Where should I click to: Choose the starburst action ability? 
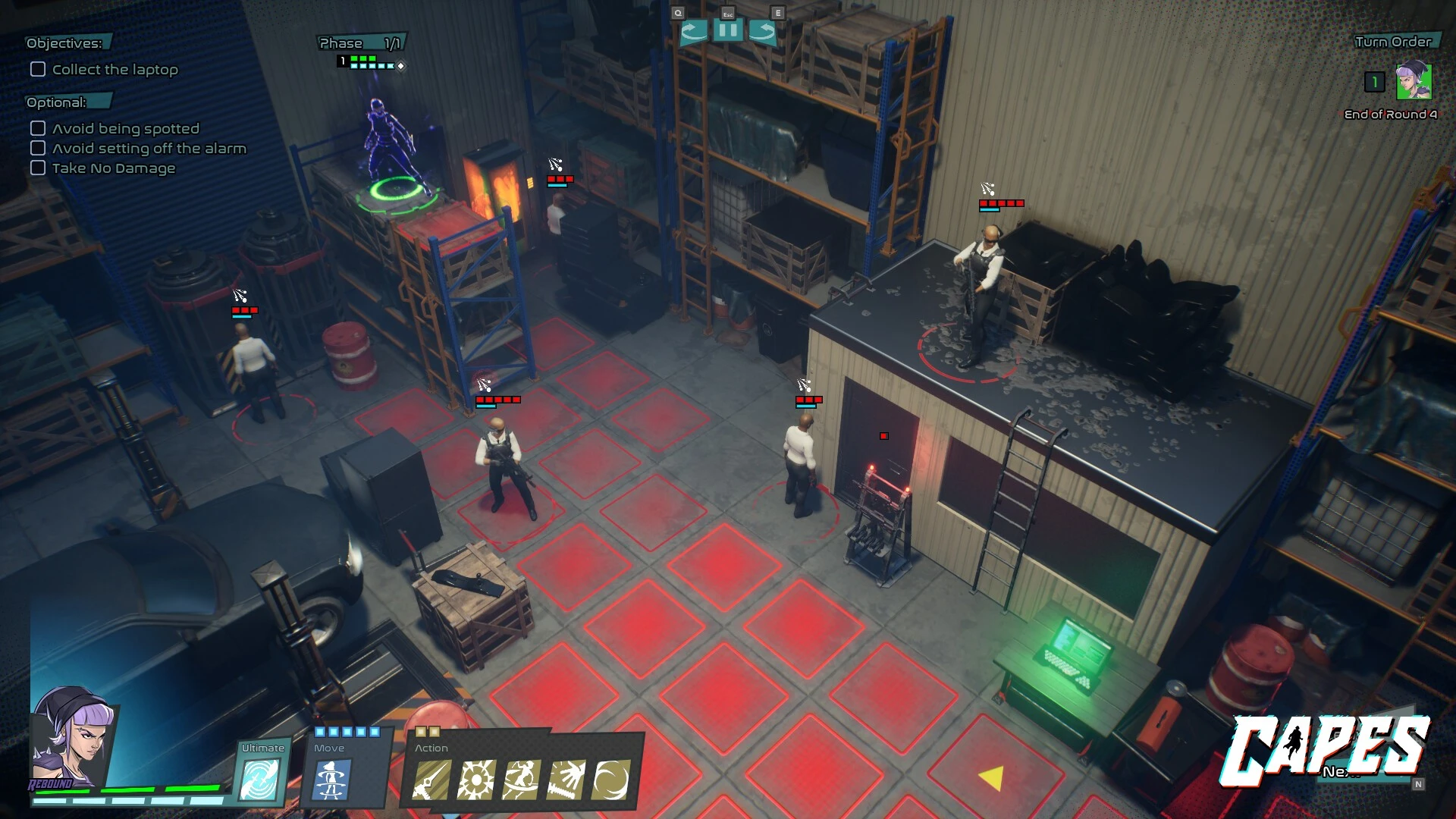pos(475,780)
